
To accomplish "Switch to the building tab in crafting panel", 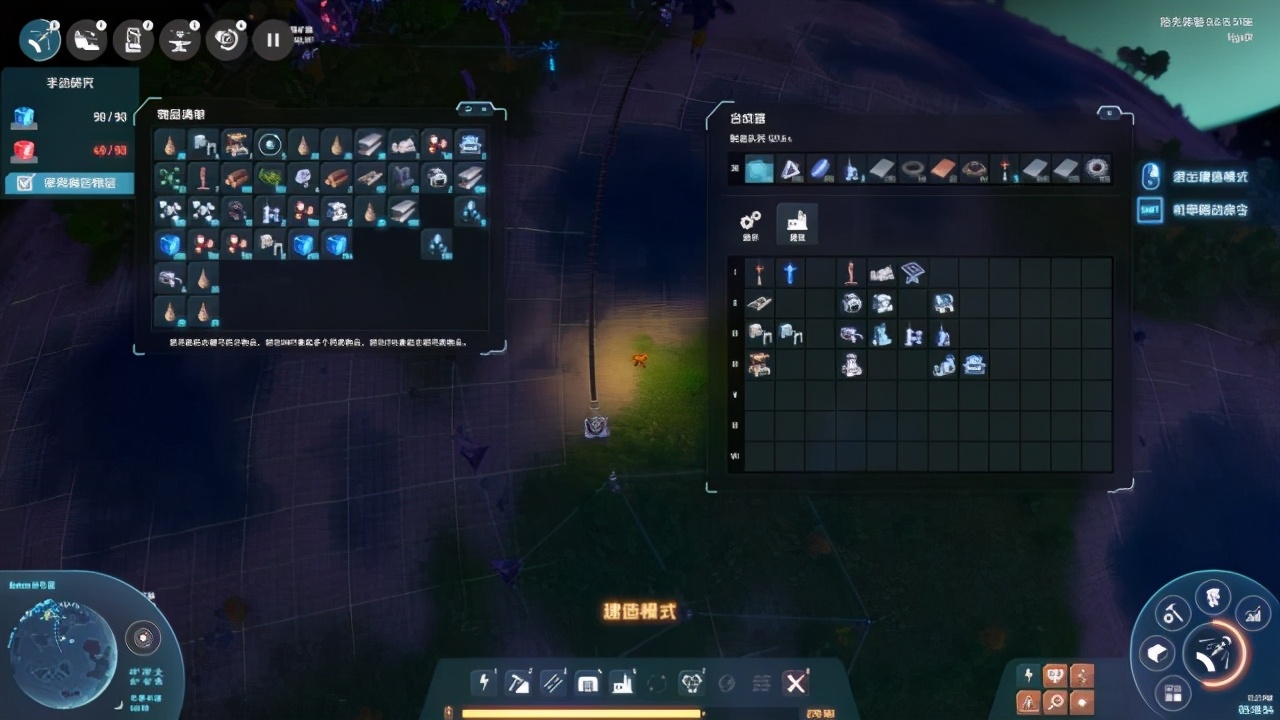I will (796, 222).
